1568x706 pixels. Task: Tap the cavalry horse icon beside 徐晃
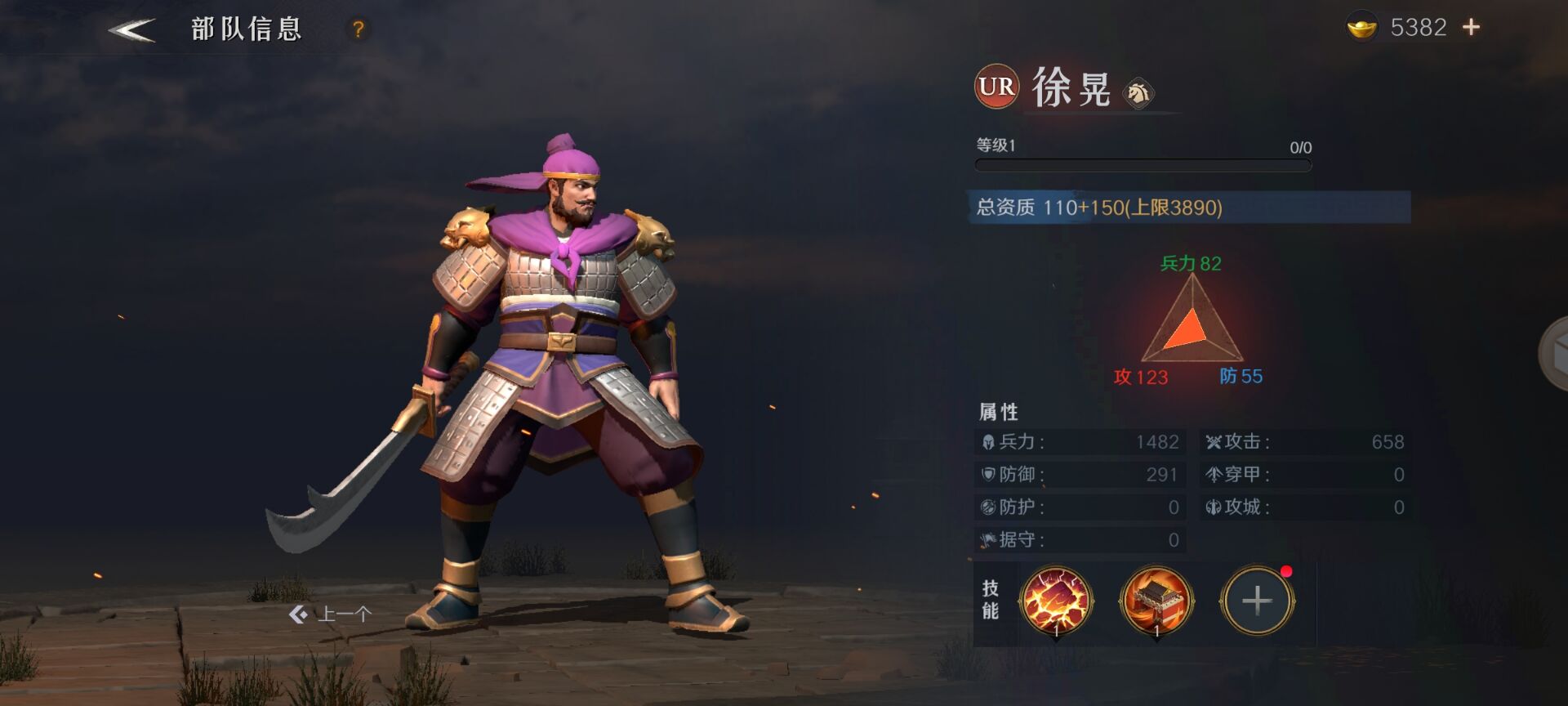click(x=1138, y=92)
